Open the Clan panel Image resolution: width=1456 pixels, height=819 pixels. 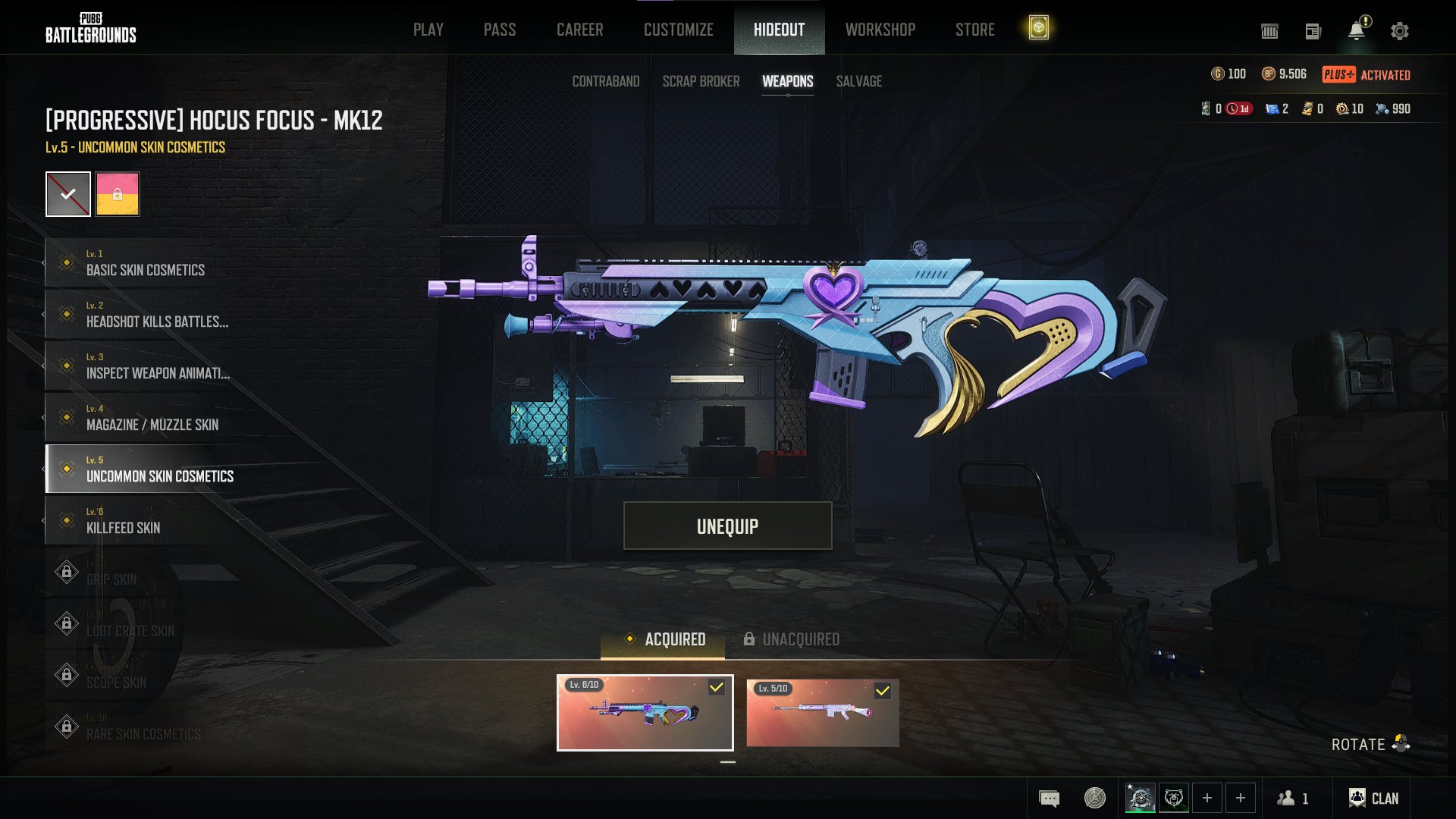click(x=1373, y=798)
